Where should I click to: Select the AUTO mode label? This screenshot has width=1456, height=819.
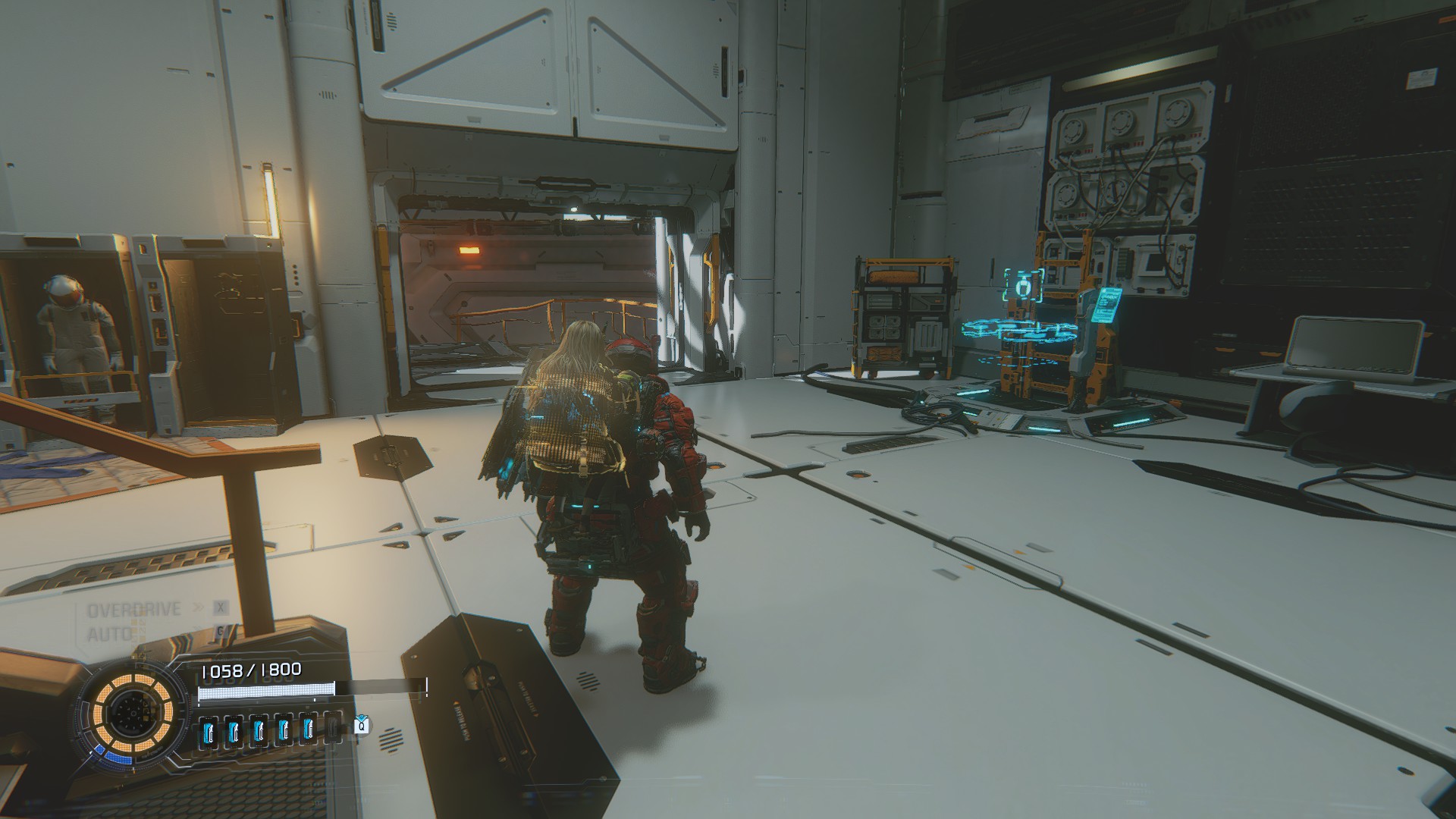coord(111,634)
